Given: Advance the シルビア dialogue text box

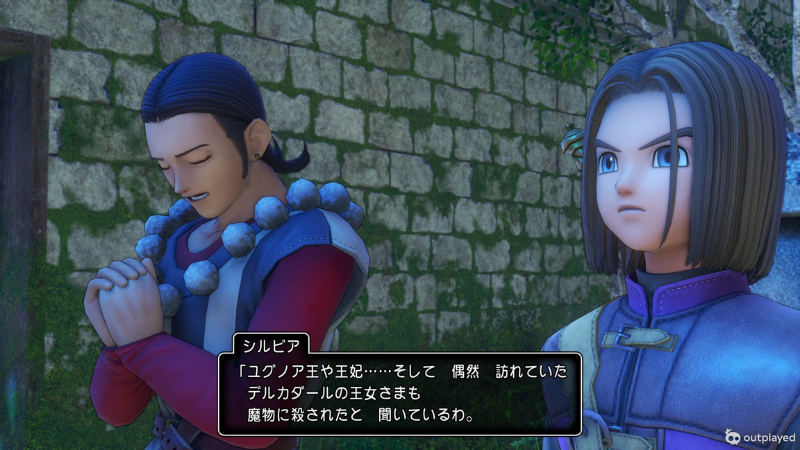Looking at the screenshot, I should point(400,392).
